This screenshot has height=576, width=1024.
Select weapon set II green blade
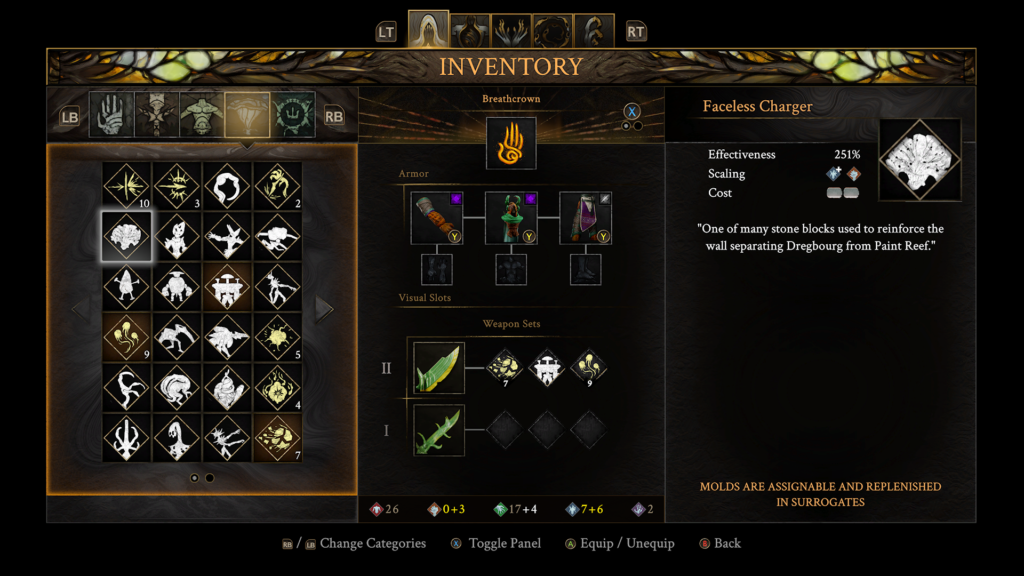439,368
